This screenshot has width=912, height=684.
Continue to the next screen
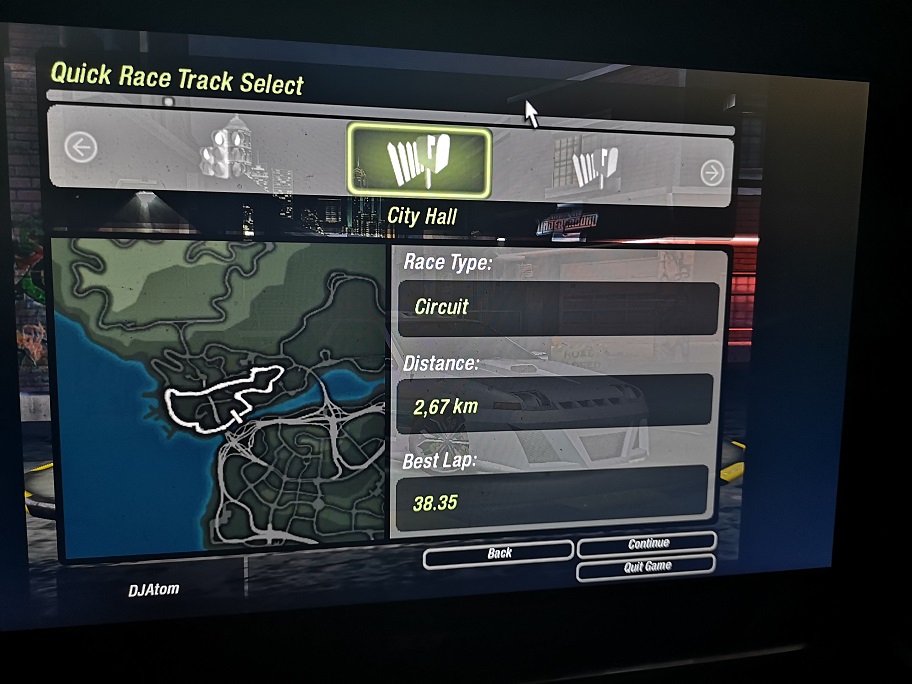647,543
